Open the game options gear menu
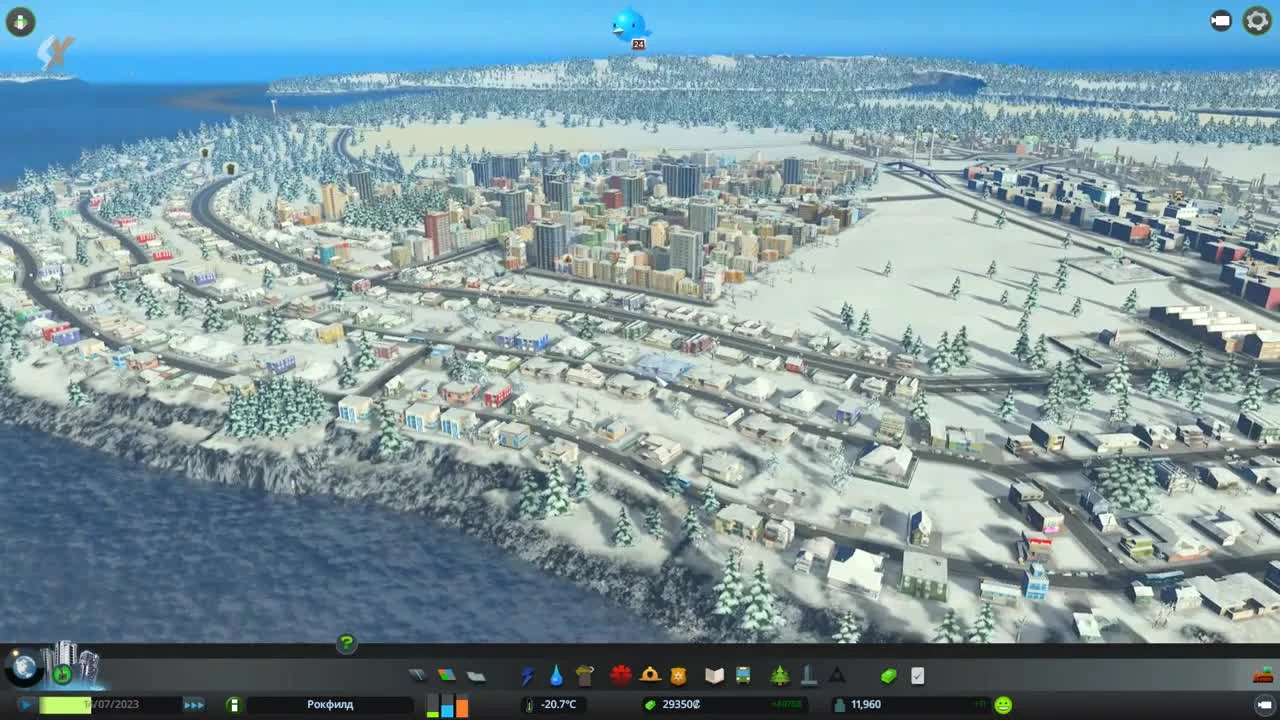Screen dimensions: 1280x720 pyautogui.click(x=1256, y=21)
